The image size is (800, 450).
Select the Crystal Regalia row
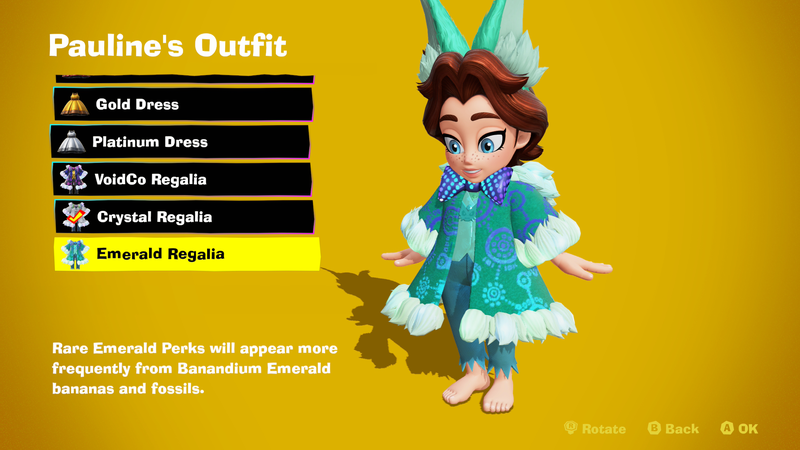(184, 216)
